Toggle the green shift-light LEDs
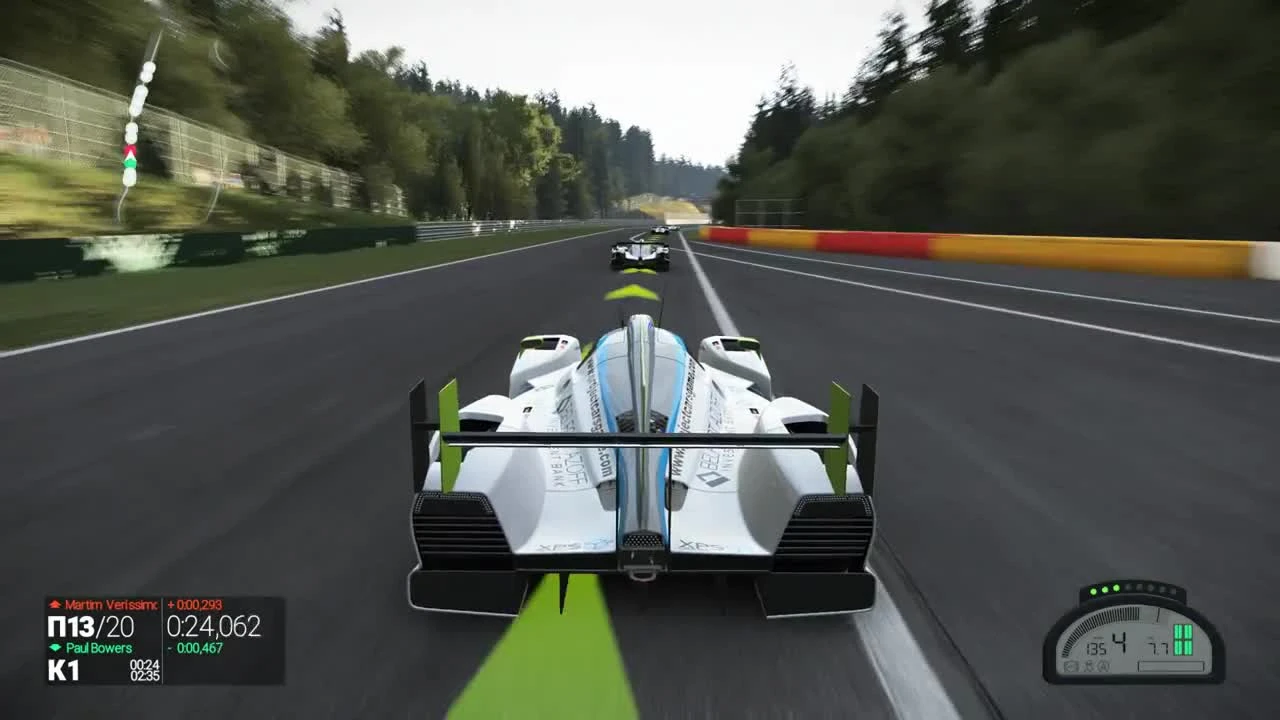This screenshot has height=720, width=1280. click(x=1105, y=589)
